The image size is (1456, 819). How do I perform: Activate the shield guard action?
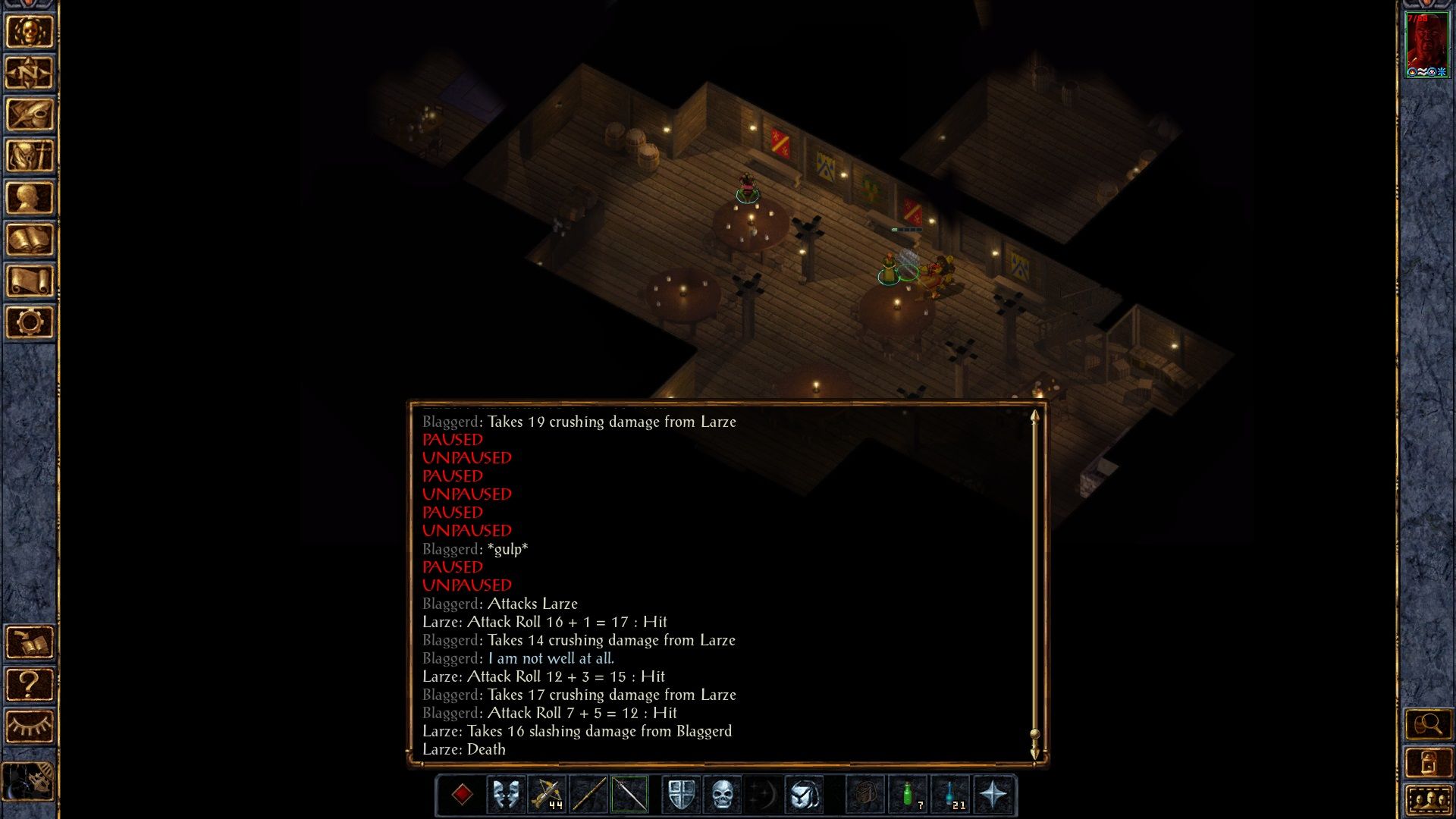click(681, 795)
